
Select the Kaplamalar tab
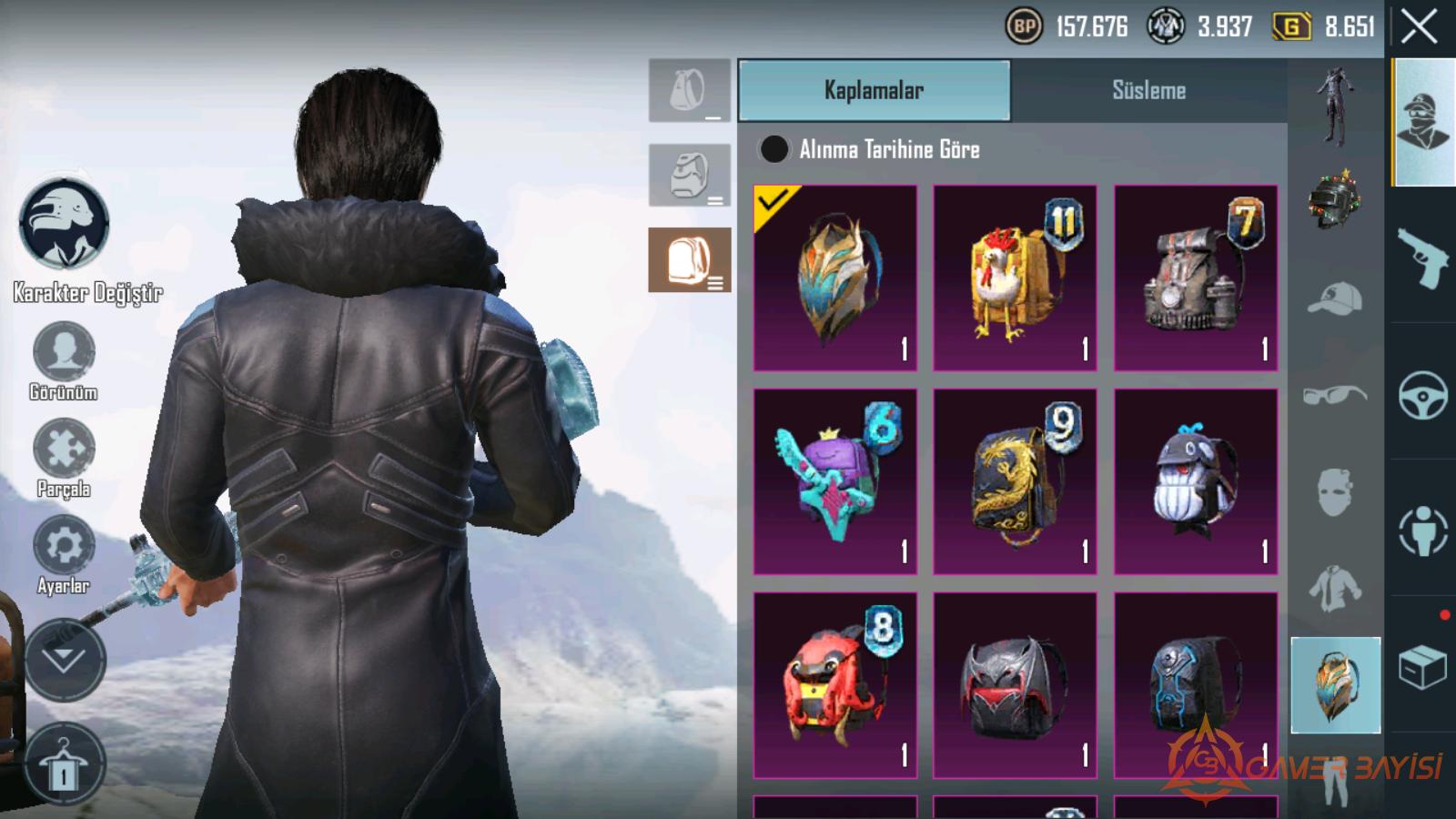tap(874, 90)
